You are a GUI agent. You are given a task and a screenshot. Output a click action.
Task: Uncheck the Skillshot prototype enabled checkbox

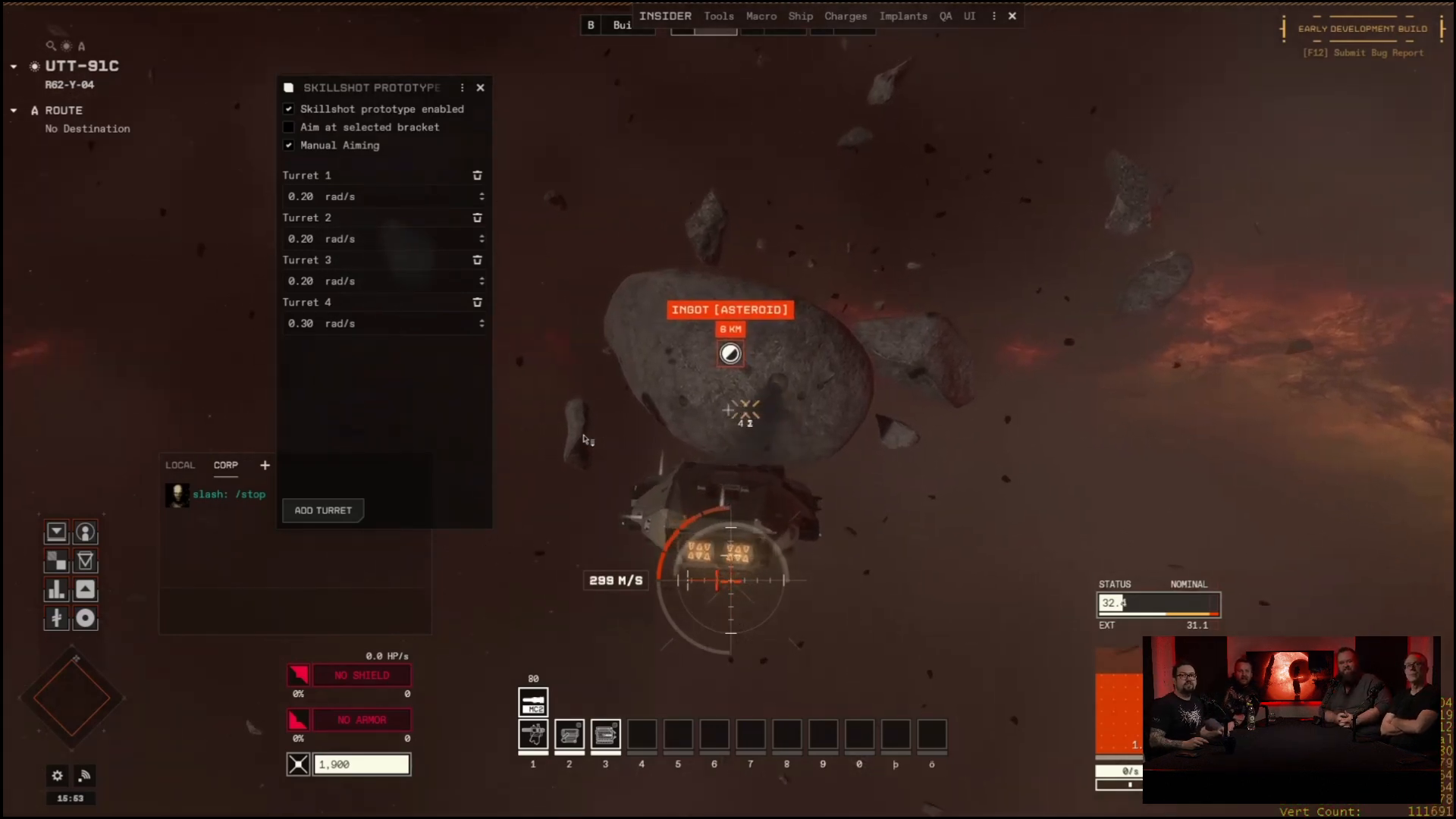pyautogui.click(x=289, y=108)
